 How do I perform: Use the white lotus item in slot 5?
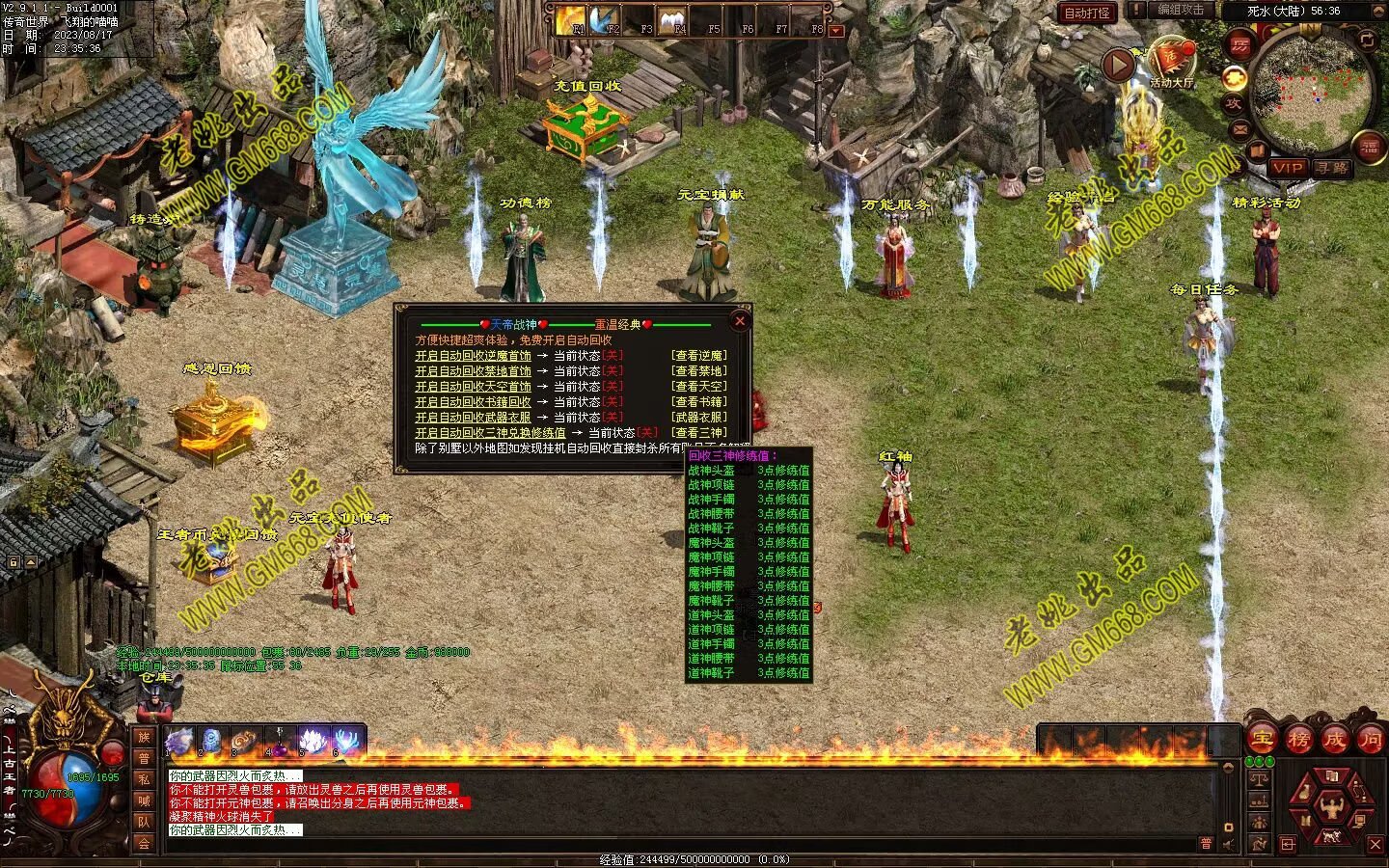click(x=313, y=742)
